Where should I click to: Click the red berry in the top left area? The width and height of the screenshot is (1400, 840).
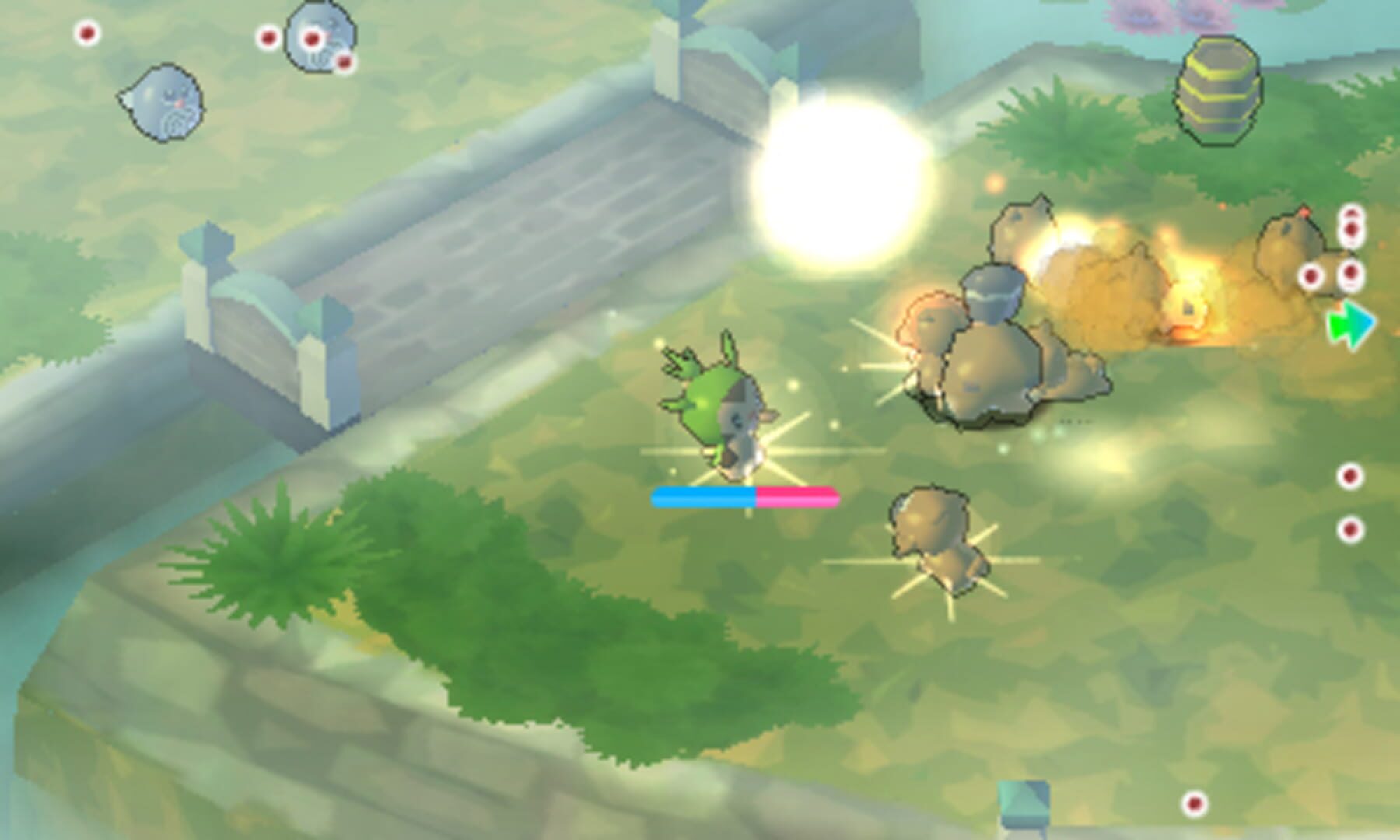coord(88,33)
